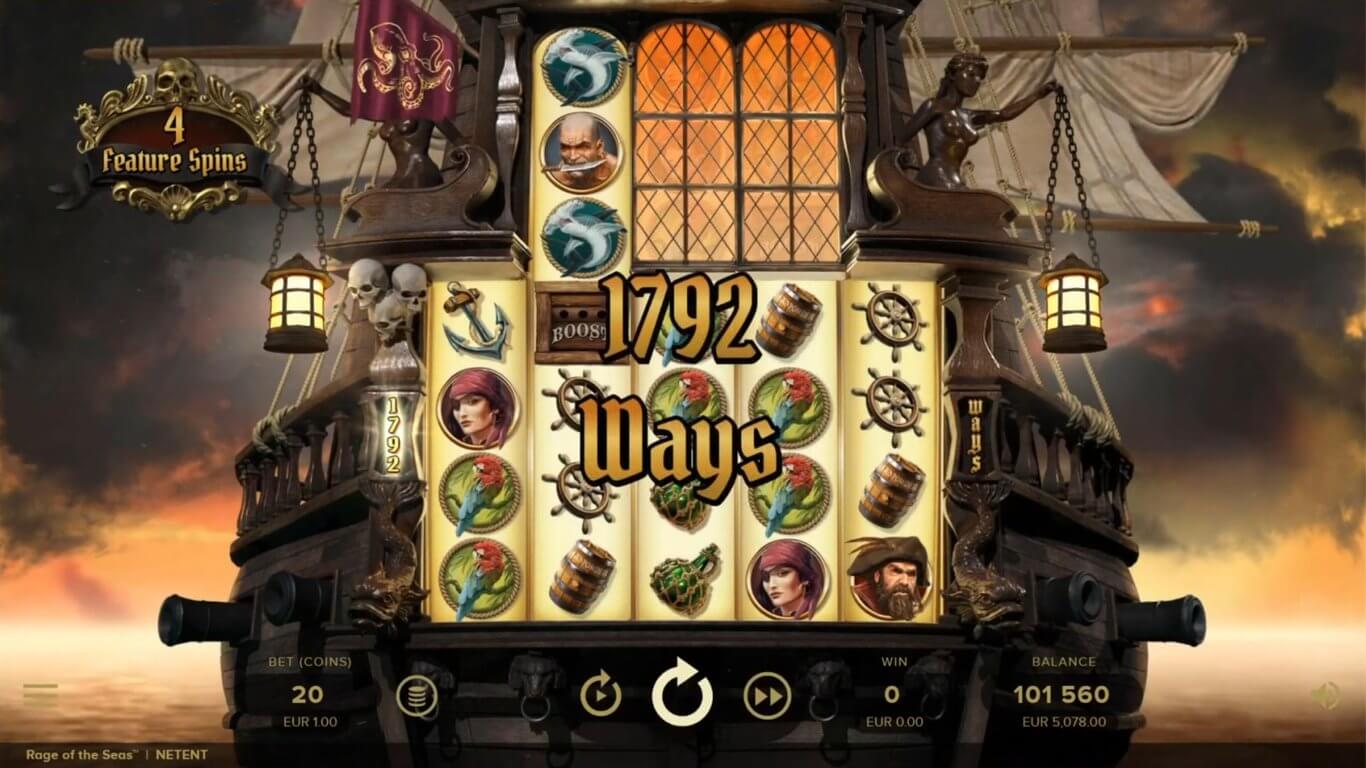Open bet settings via the coin stack icon

click(417, 695)
